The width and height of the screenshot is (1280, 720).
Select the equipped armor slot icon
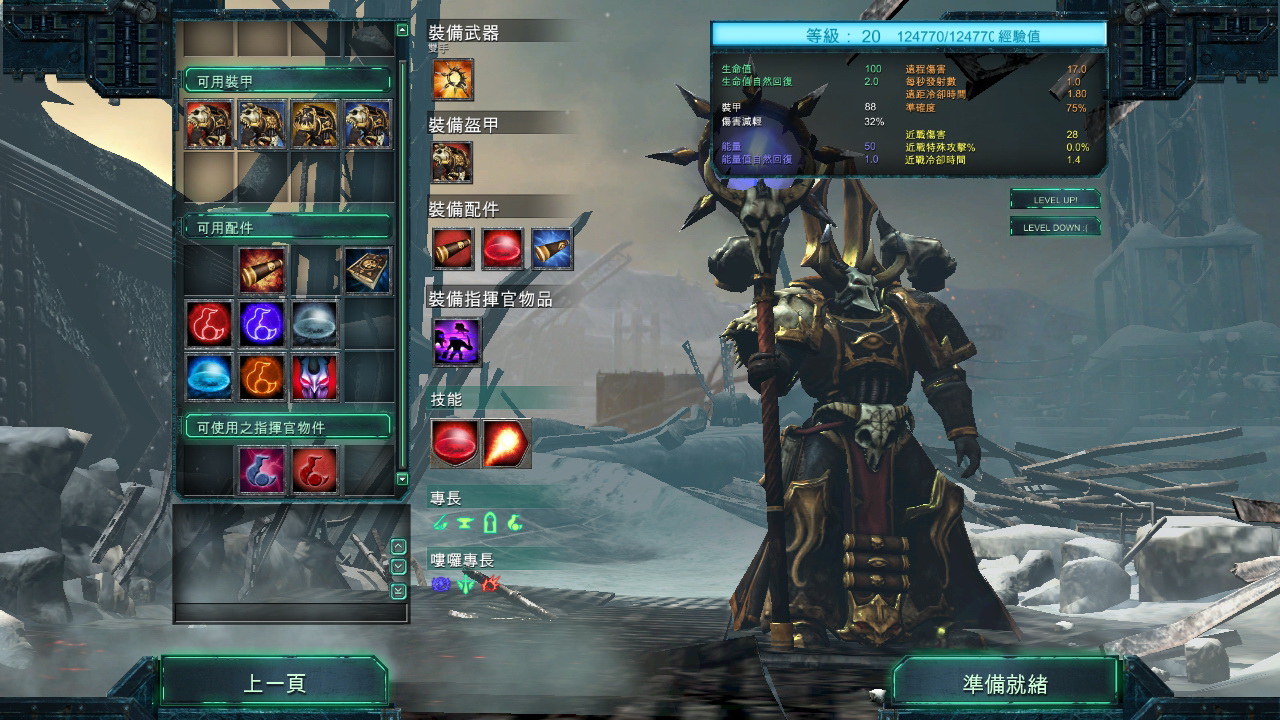click(x=453, y=162)
